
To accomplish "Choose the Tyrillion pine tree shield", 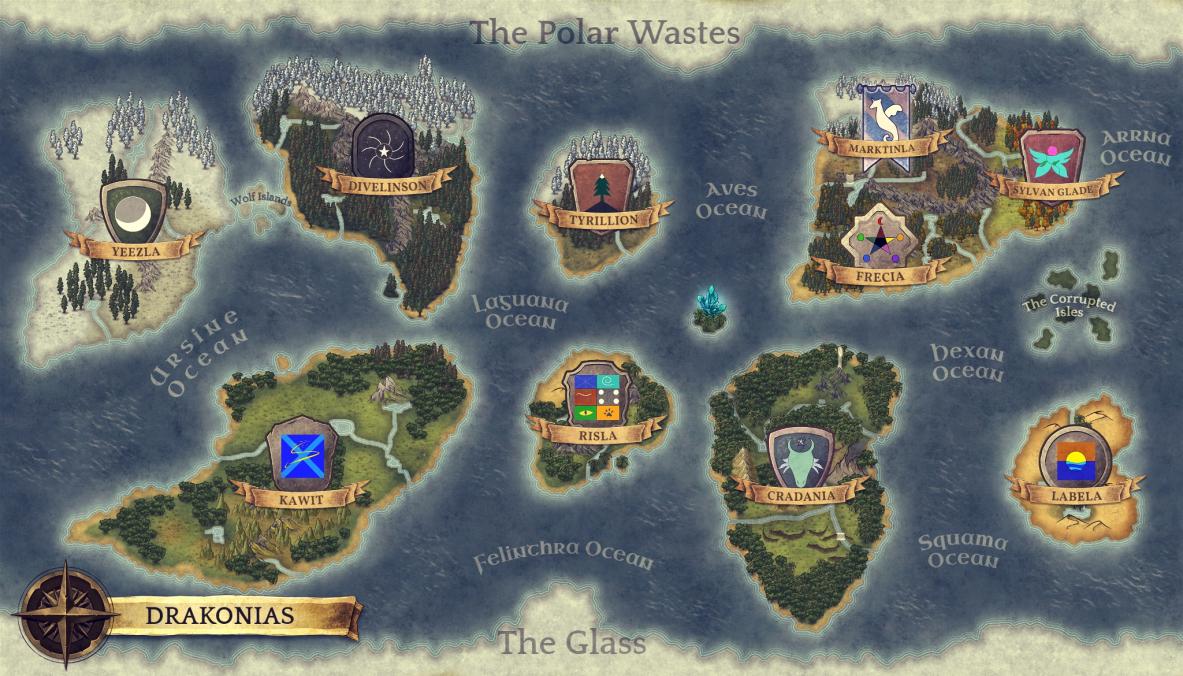I will click(603, 186).
